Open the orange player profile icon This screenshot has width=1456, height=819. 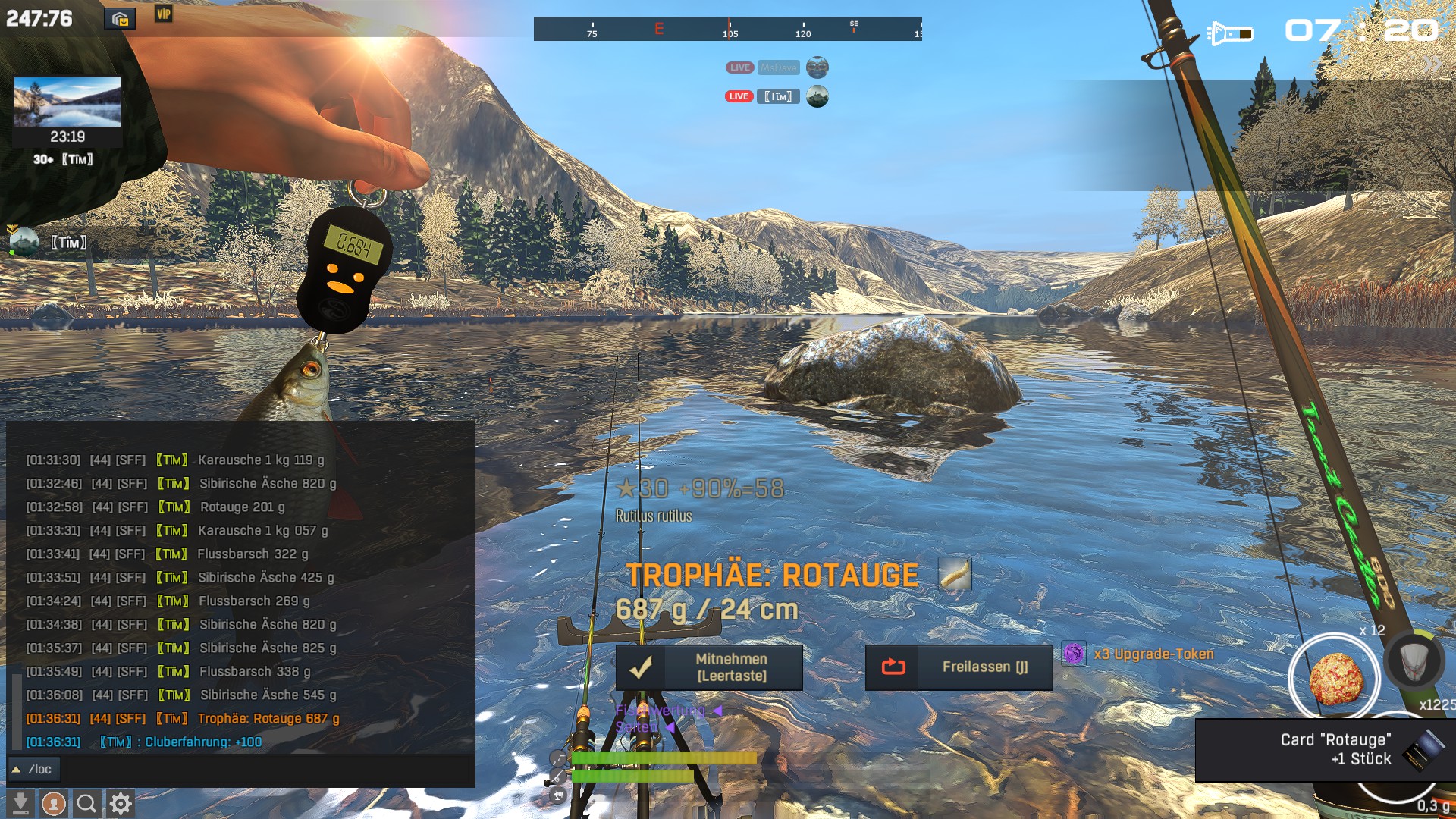tap(53, 803)
